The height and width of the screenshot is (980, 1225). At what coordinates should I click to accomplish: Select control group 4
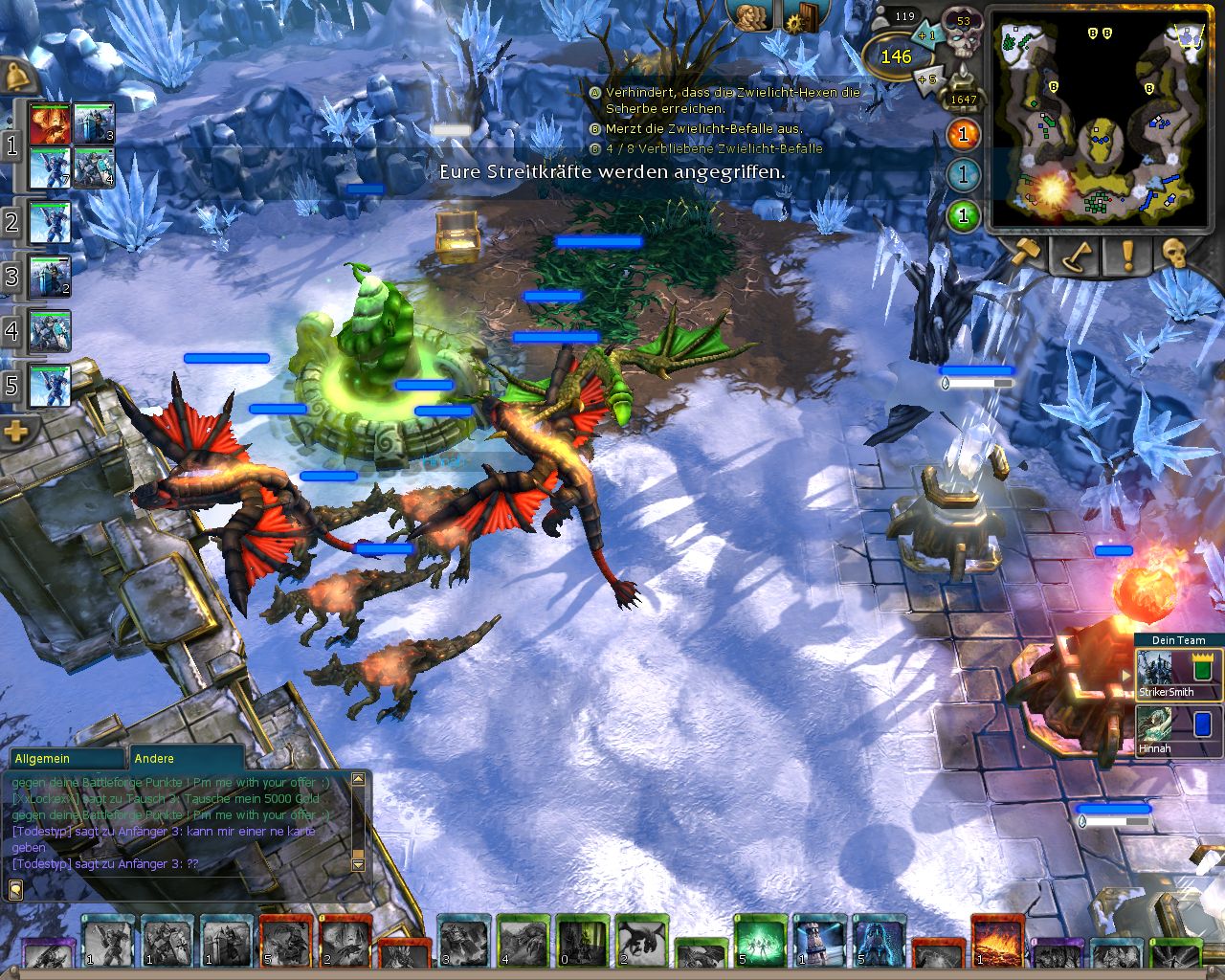[12, 332]
